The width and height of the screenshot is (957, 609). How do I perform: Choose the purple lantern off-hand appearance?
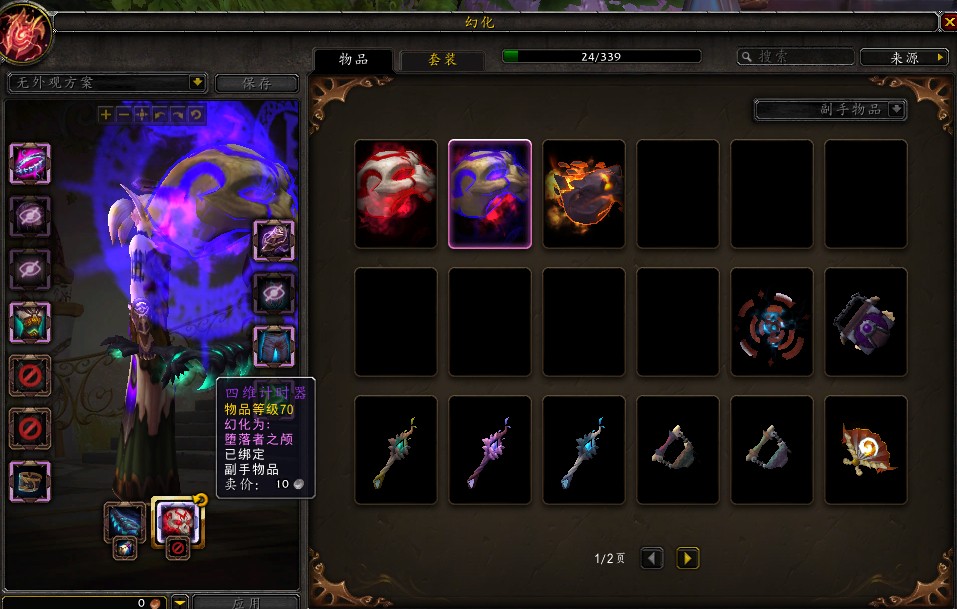click(x=866, y=322)
